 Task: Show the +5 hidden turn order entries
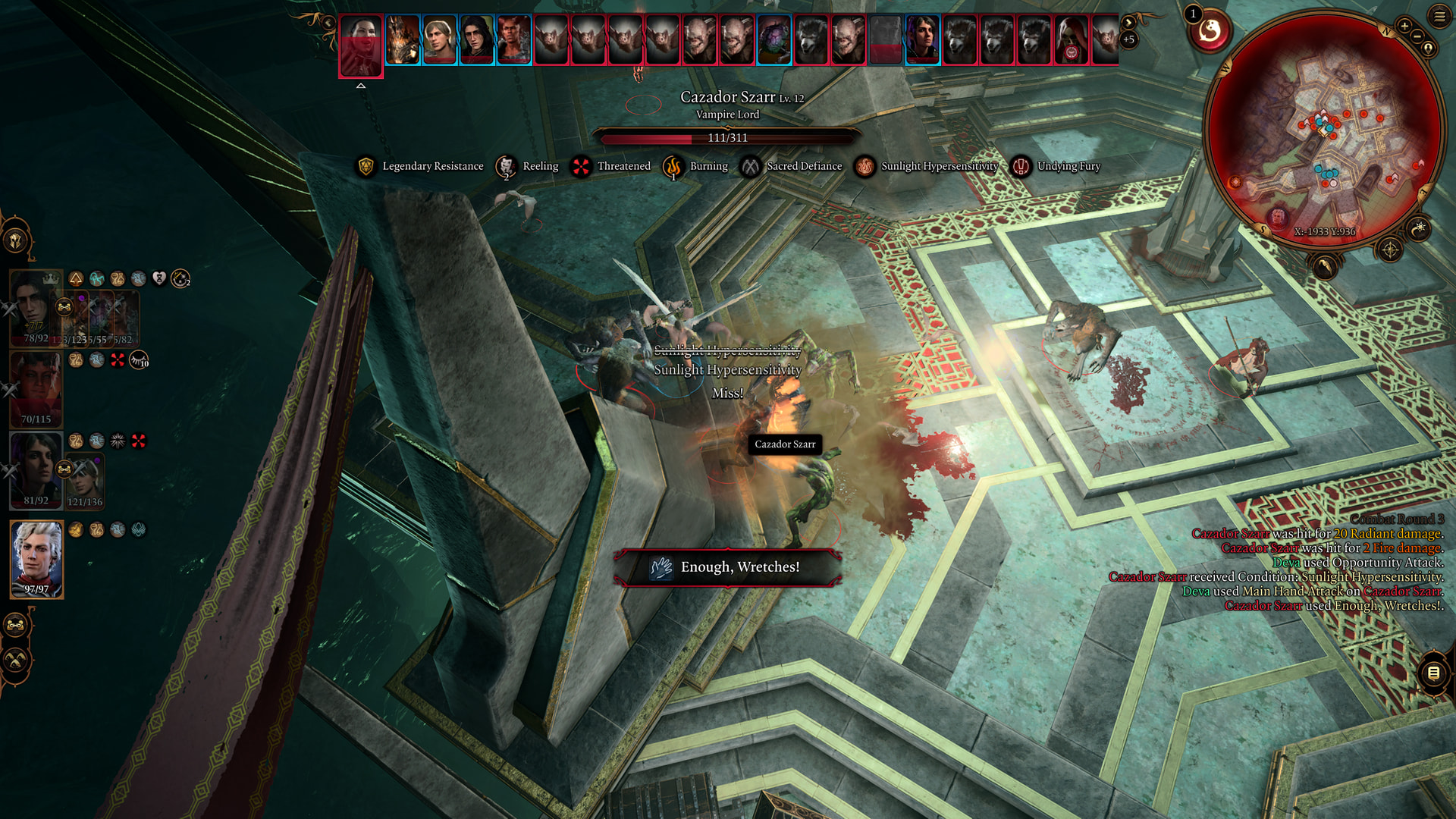click(x=1128, y=39)
